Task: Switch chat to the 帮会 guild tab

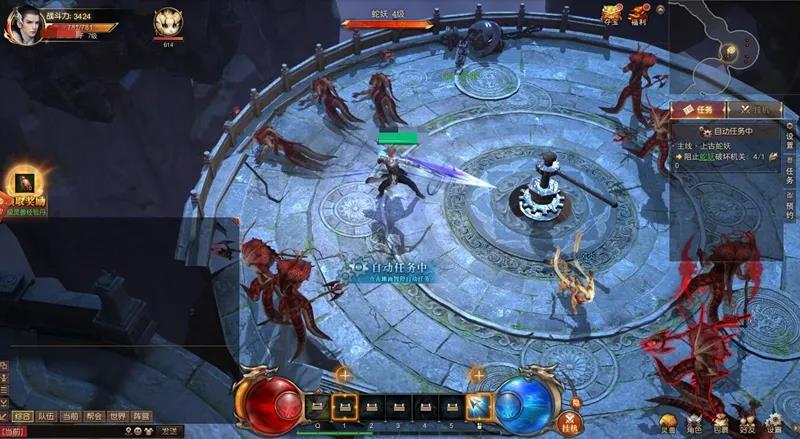Action: coord(94,416)
